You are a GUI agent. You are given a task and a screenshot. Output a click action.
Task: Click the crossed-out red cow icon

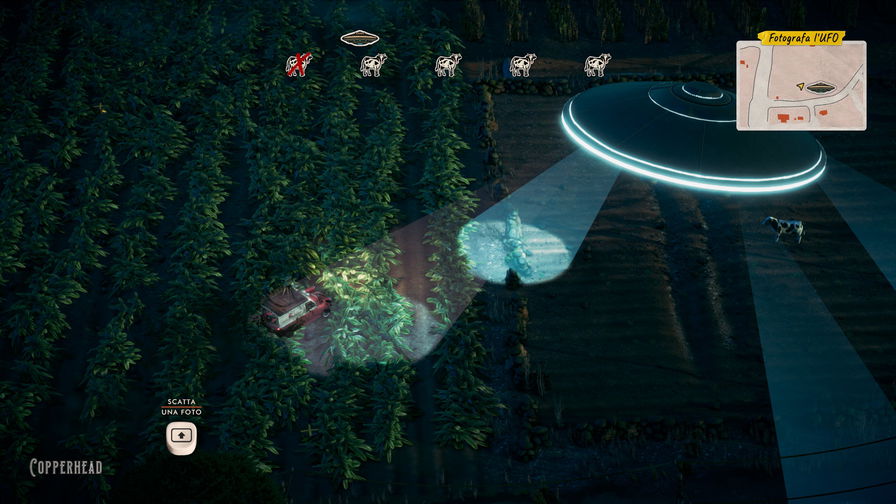pos(299,65)
